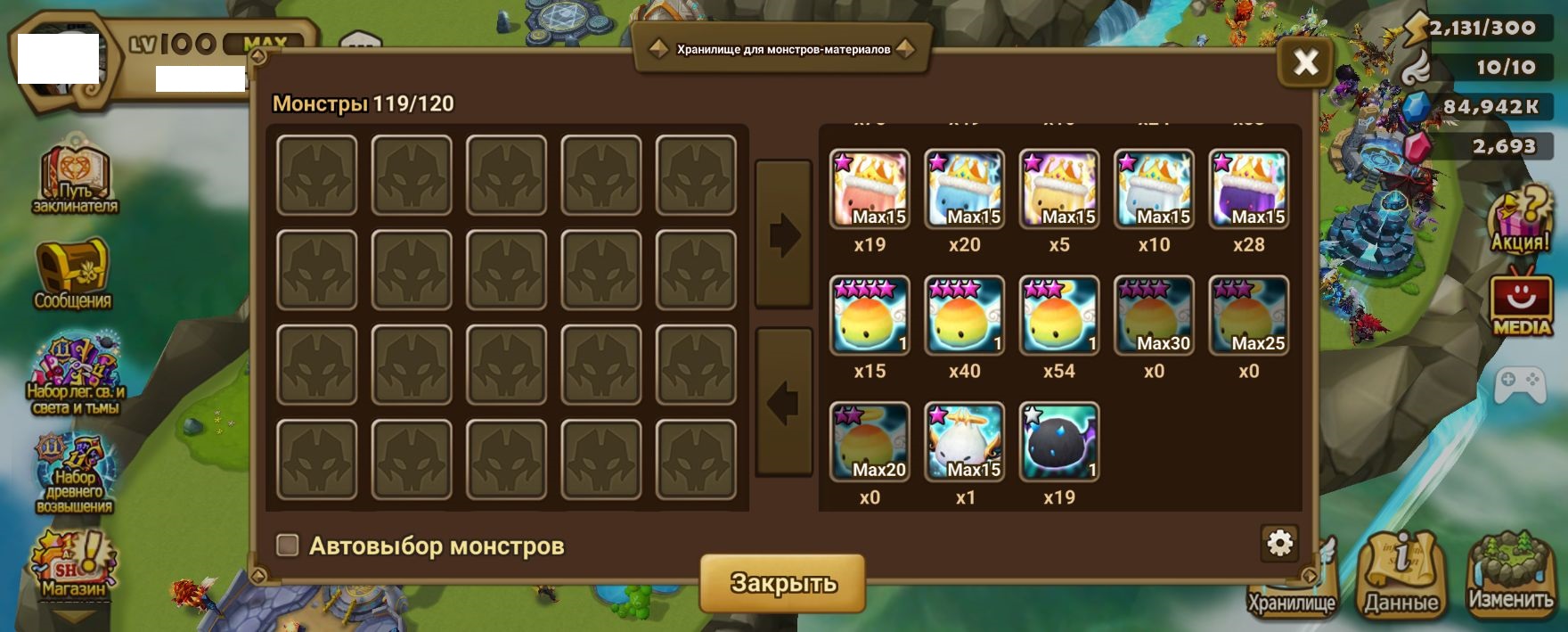This screenshot has width=1568, height=632.
Task: Pick the four-star rainbowmon with x15
Action: [x=870, y=316]
